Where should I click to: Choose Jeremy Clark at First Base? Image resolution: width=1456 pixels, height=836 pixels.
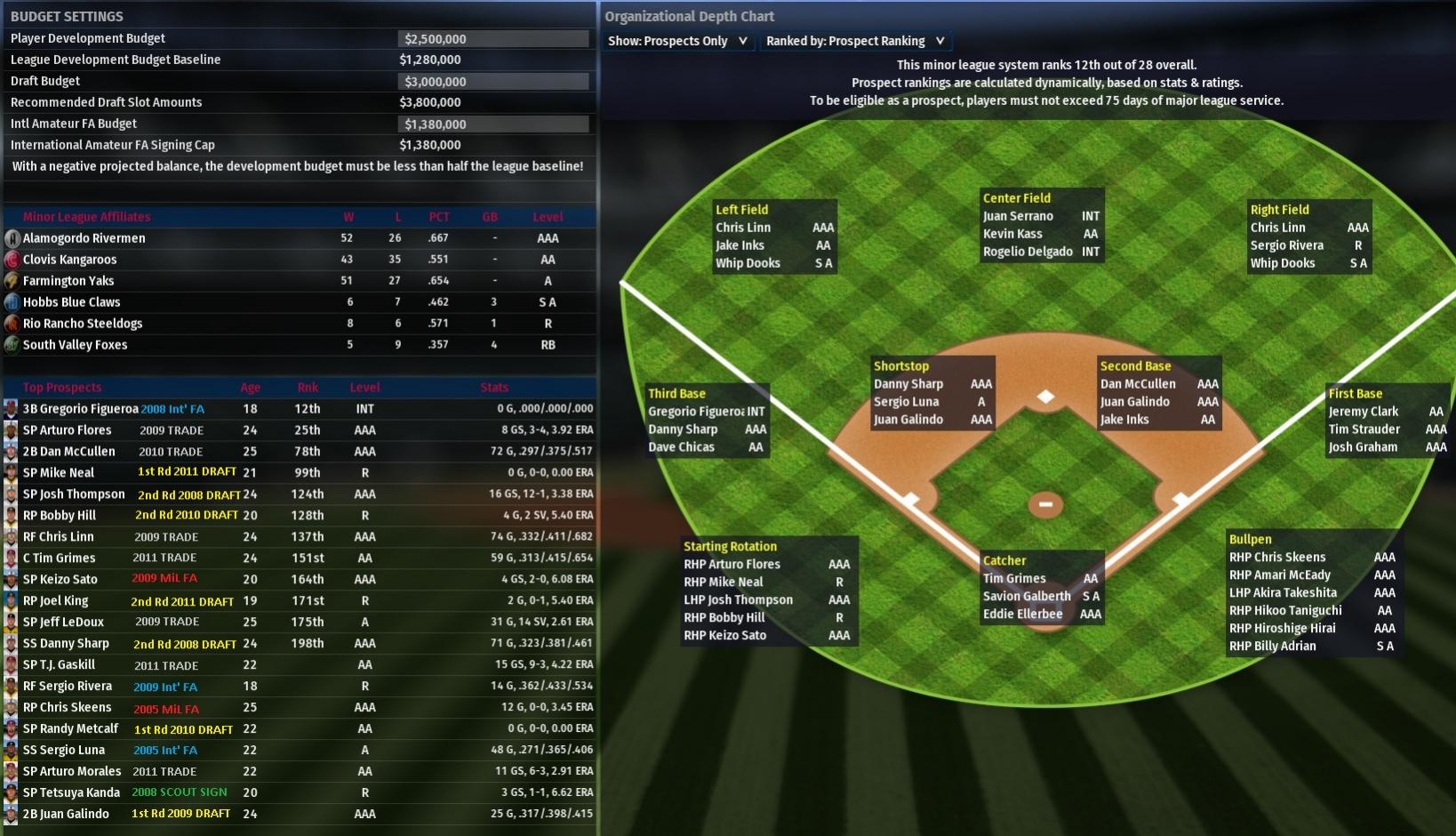tap(1363, 412)
